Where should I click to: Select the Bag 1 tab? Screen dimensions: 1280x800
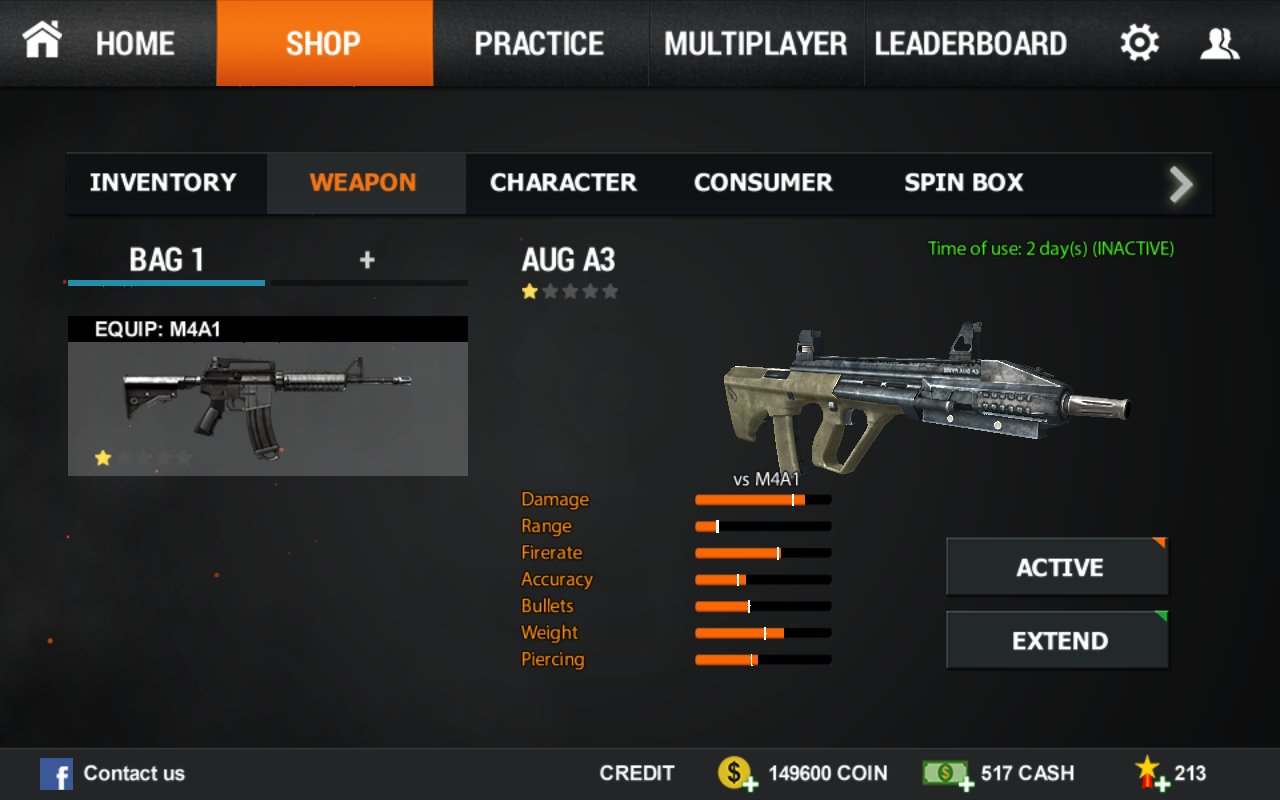(x=166, y=261)
